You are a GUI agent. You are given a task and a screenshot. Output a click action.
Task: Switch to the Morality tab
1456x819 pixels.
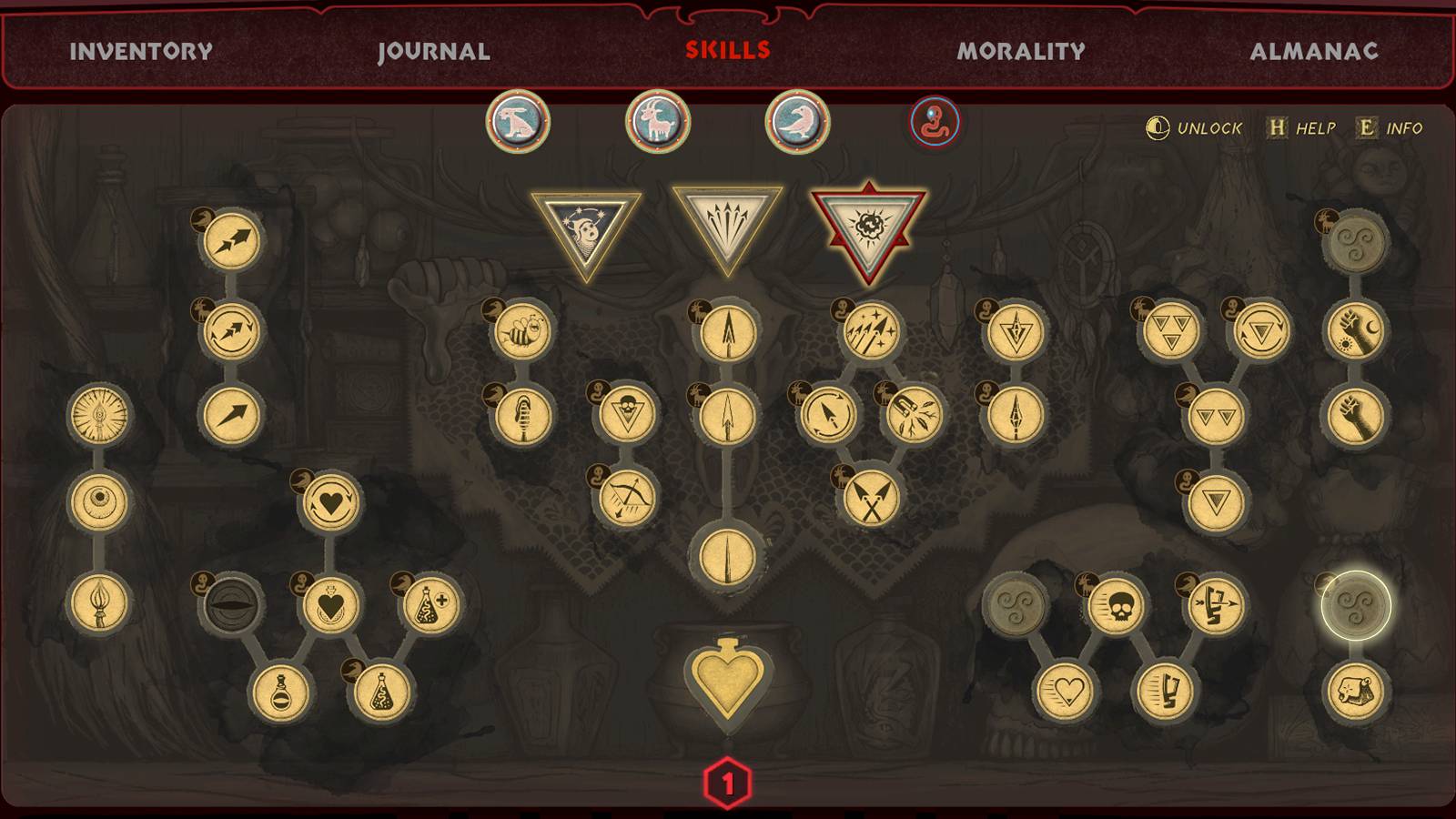click(x=1019, y=52)
